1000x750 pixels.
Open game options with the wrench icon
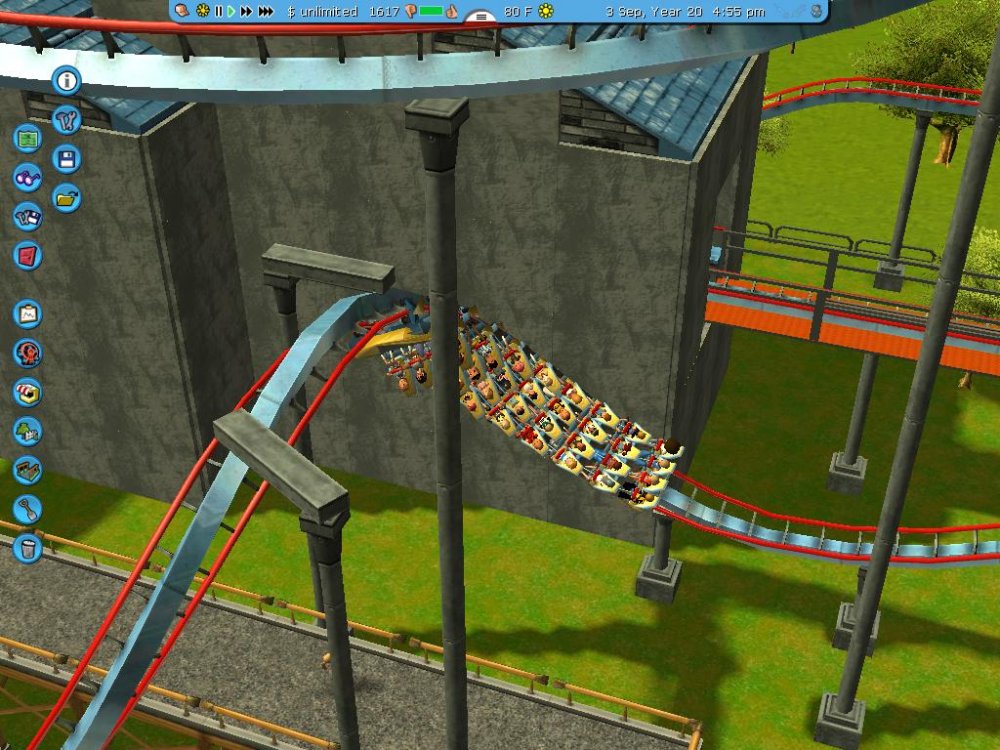click(x=67, y=120)
